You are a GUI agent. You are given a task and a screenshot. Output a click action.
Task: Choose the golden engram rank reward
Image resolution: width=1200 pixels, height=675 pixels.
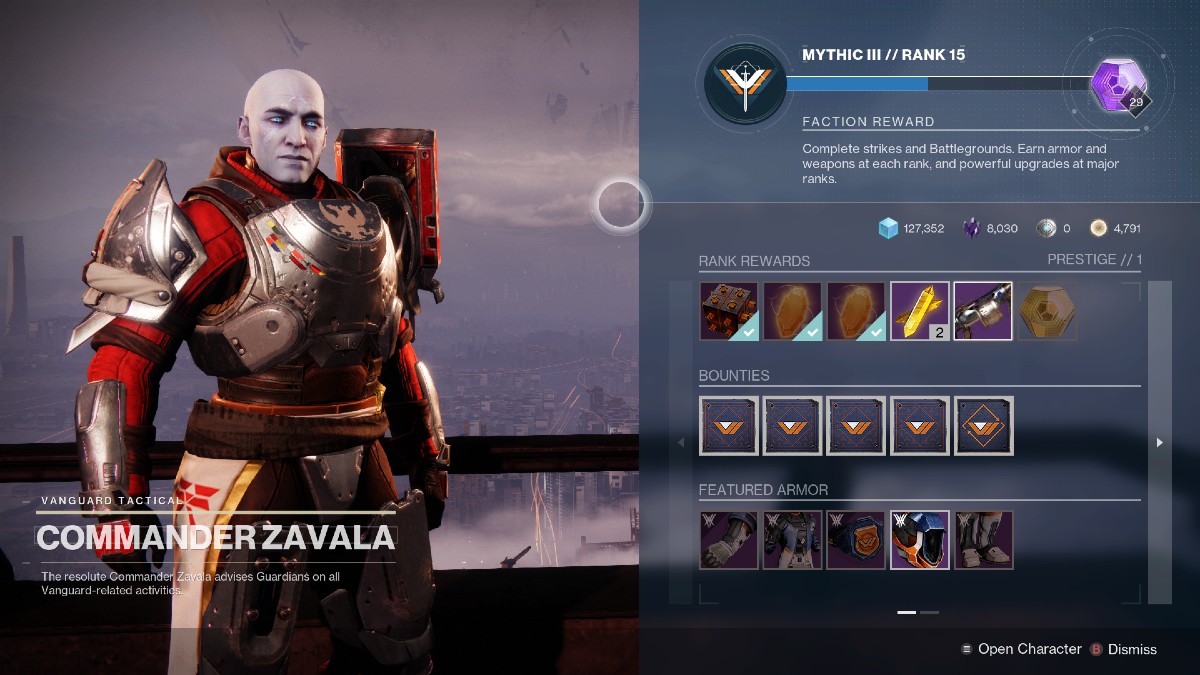[x=1047, y=311]
